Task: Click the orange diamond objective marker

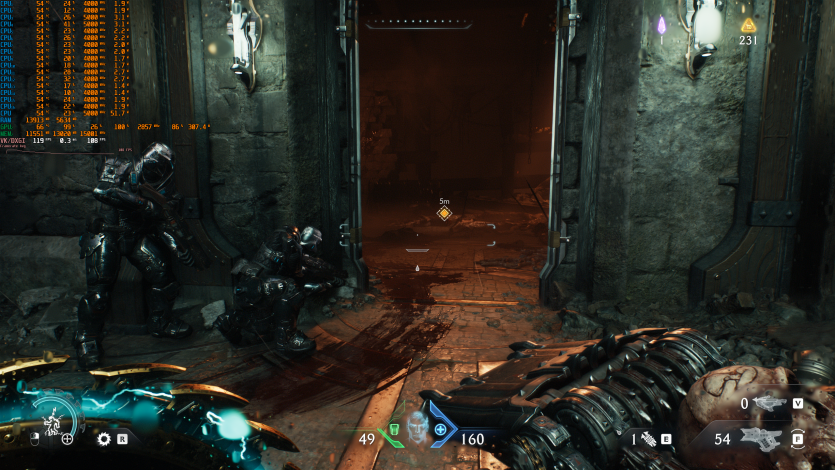Action: coord(444,213)
